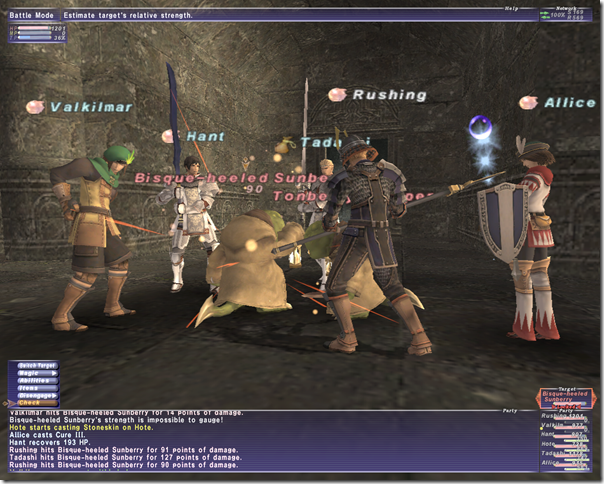Open the Abilities command

tap(33, 380)
